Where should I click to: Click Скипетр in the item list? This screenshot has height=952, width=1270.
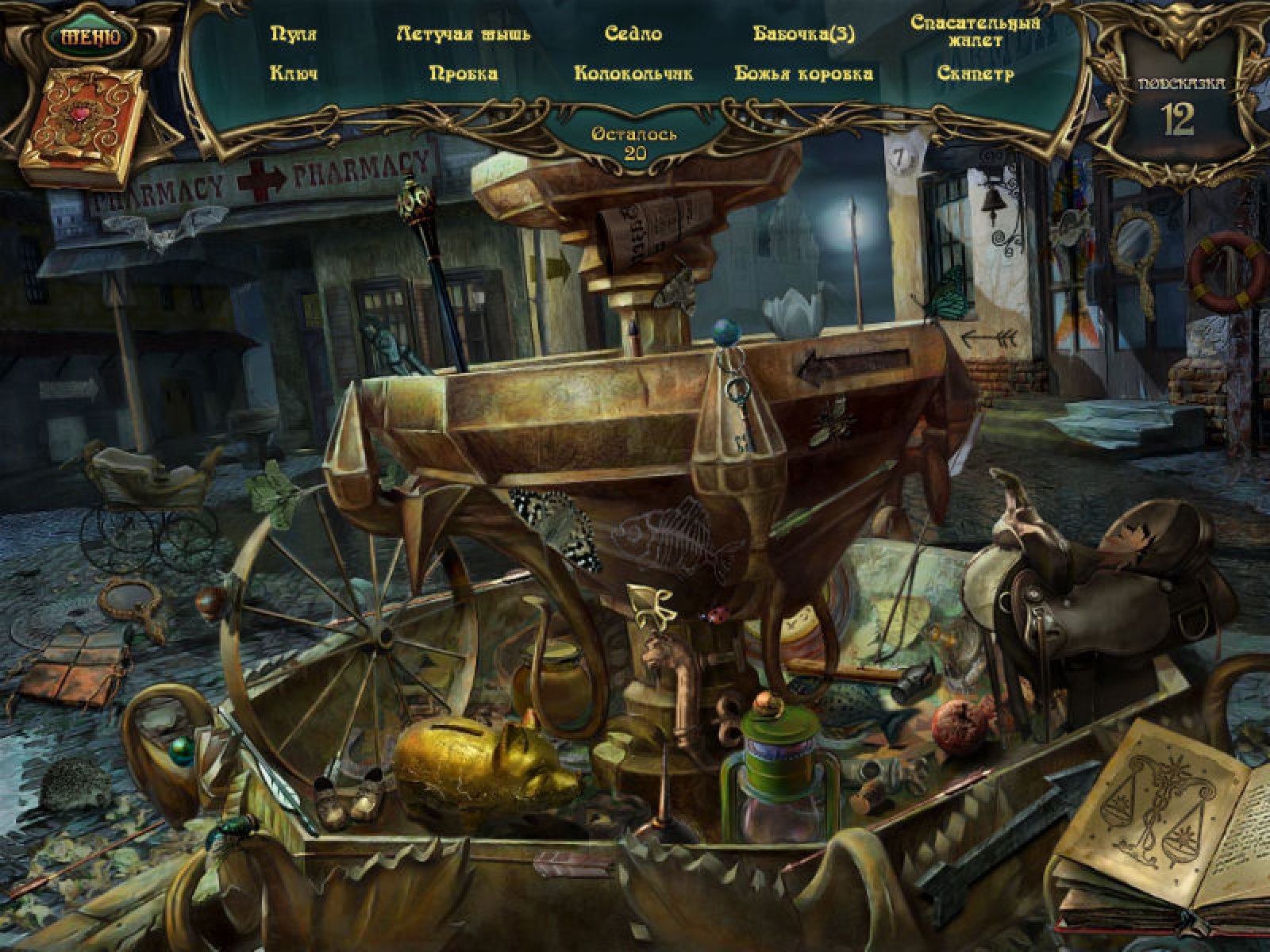click(976, 74)
